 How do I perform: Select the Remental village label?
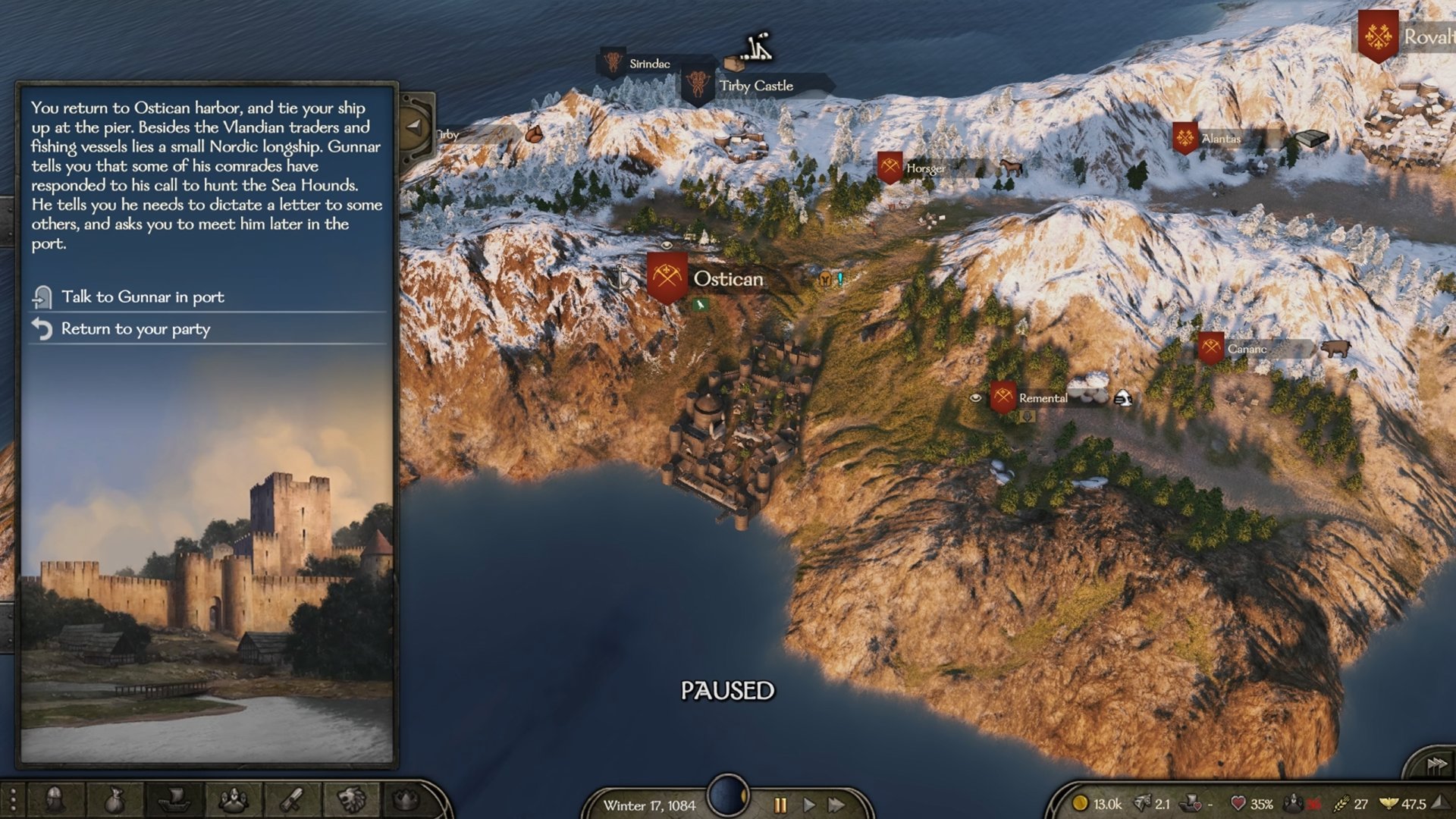[1042, 398]
